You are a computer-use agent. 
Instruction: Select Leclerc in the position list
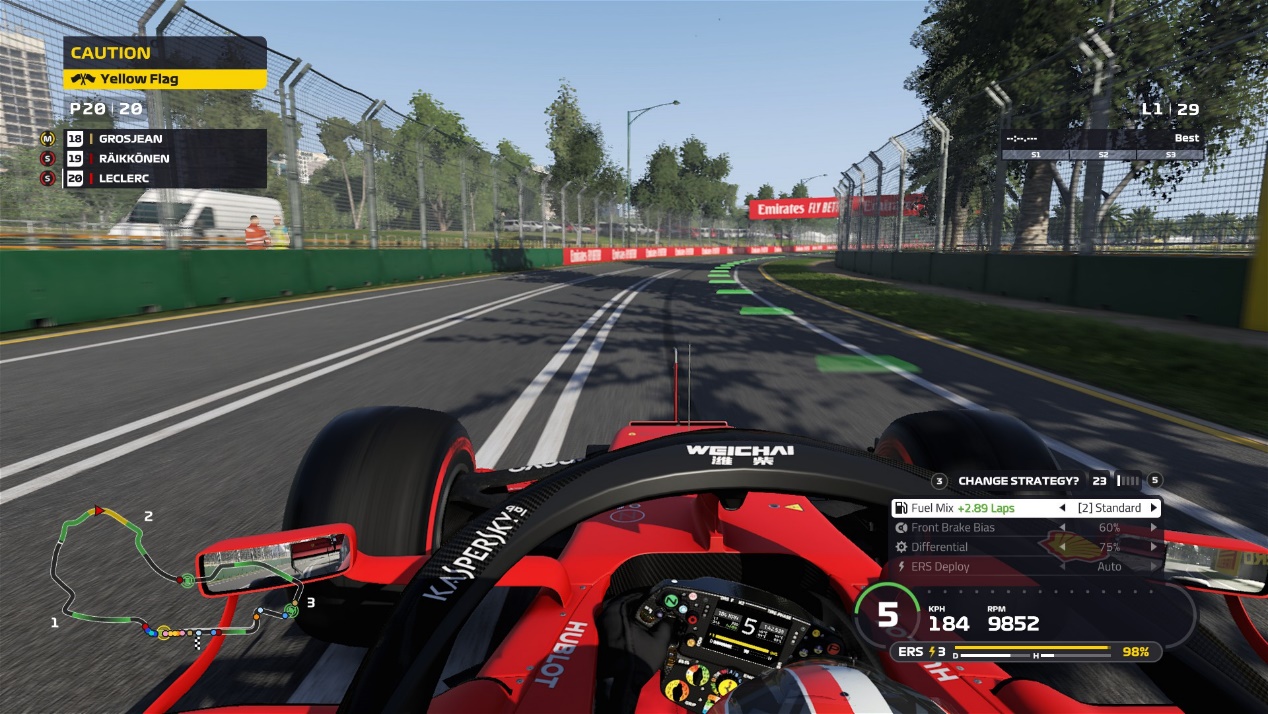click(x=165, y=178)
